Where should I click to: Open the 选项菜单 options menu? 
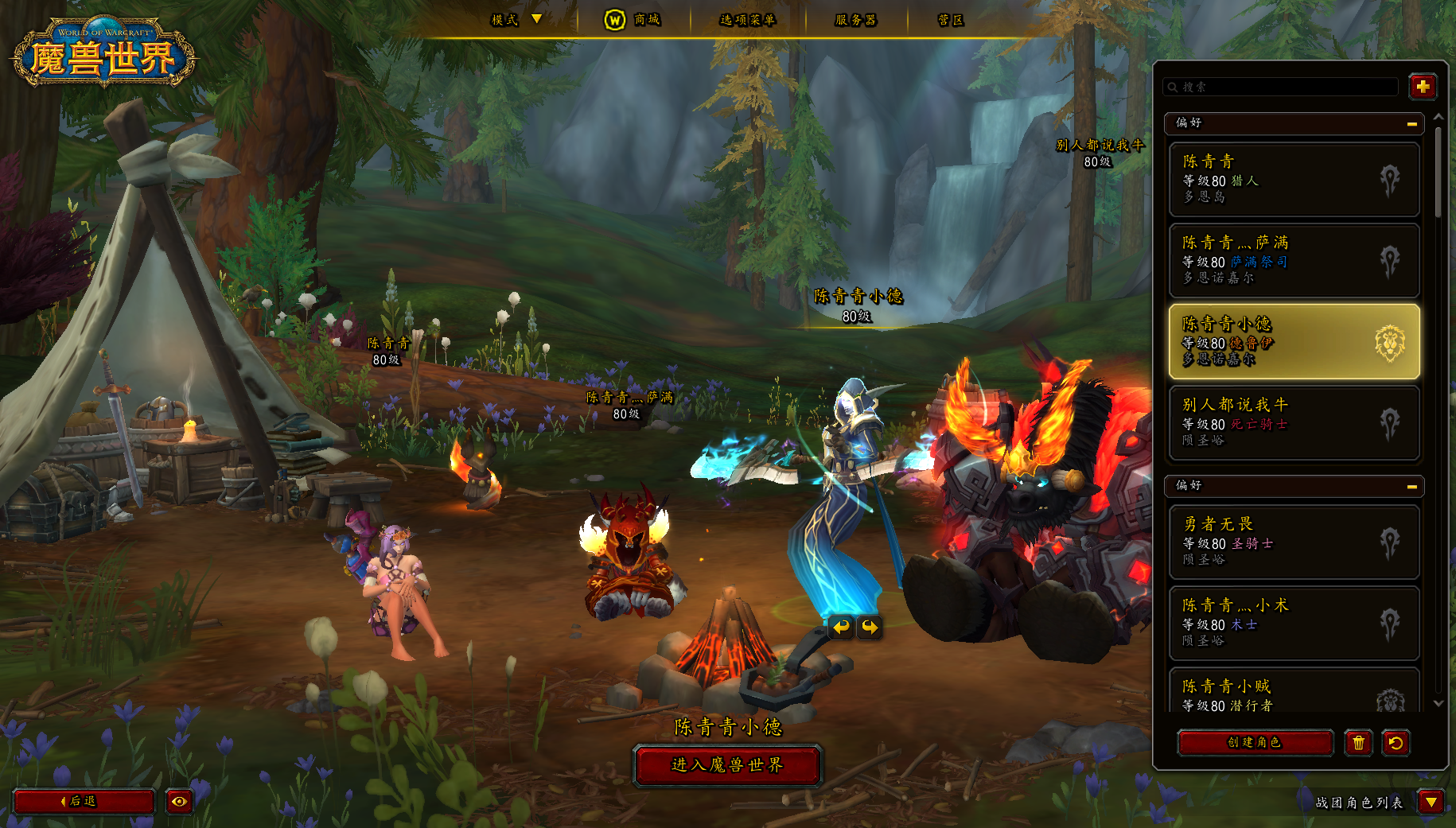747,20
